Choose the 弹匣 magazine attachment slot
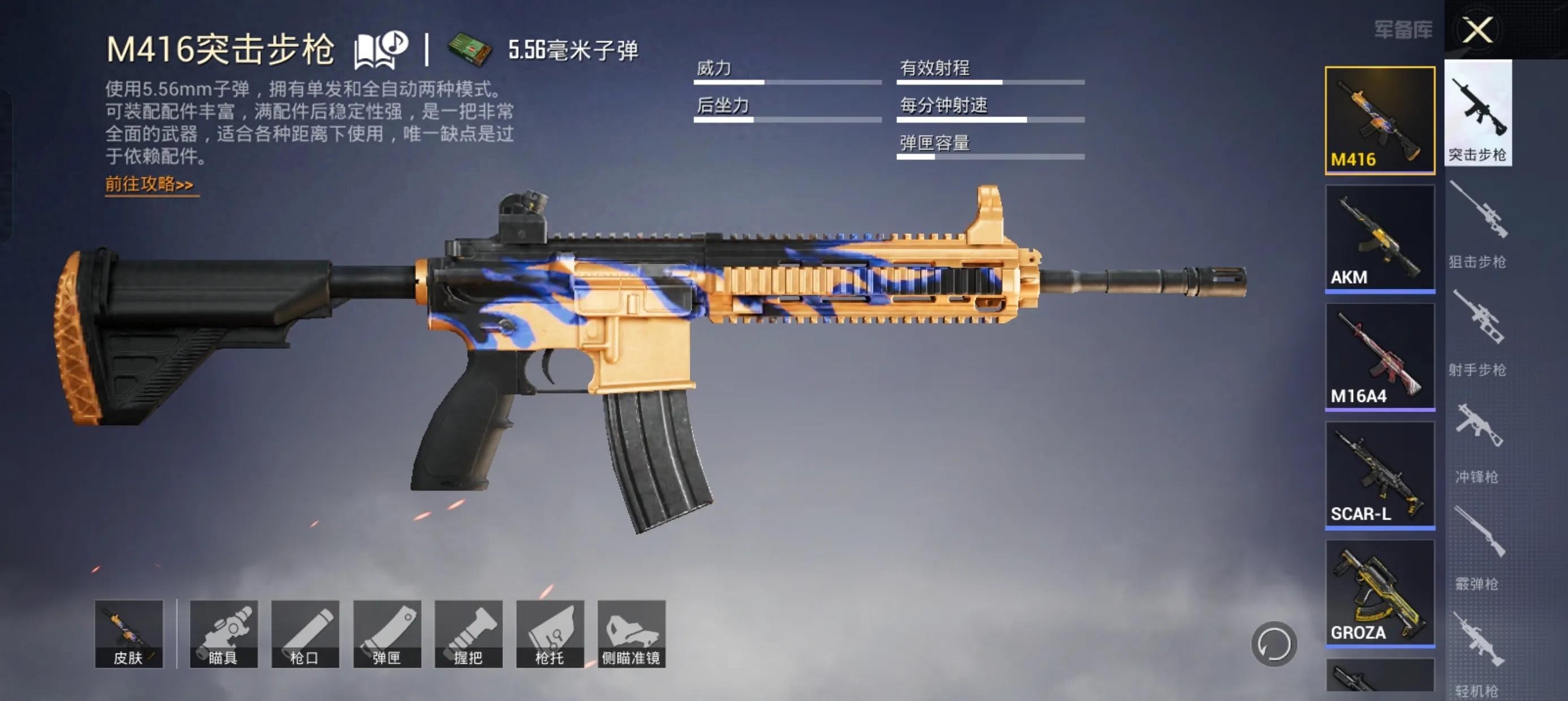 tap(386, 634)
